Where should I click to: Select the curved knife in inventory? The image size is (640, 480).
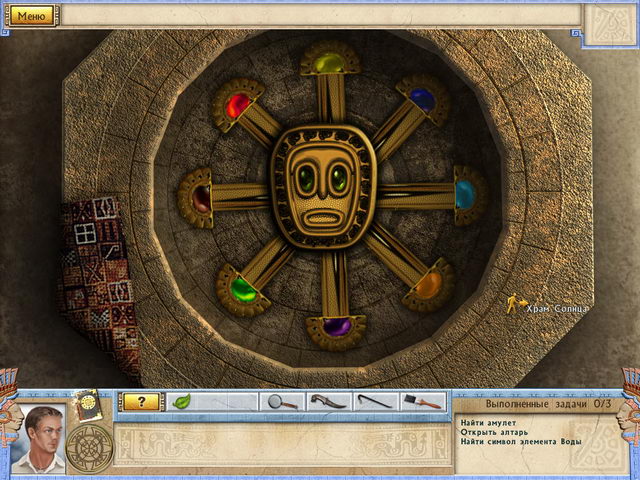coord(329,402)
